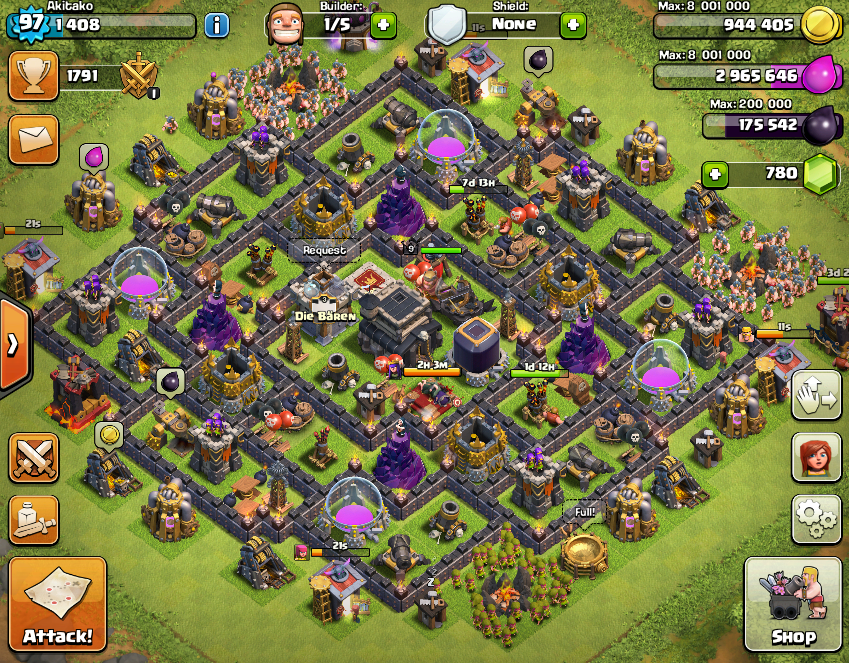
Task: Tap the Attack! button
Action: coord(58,606)
